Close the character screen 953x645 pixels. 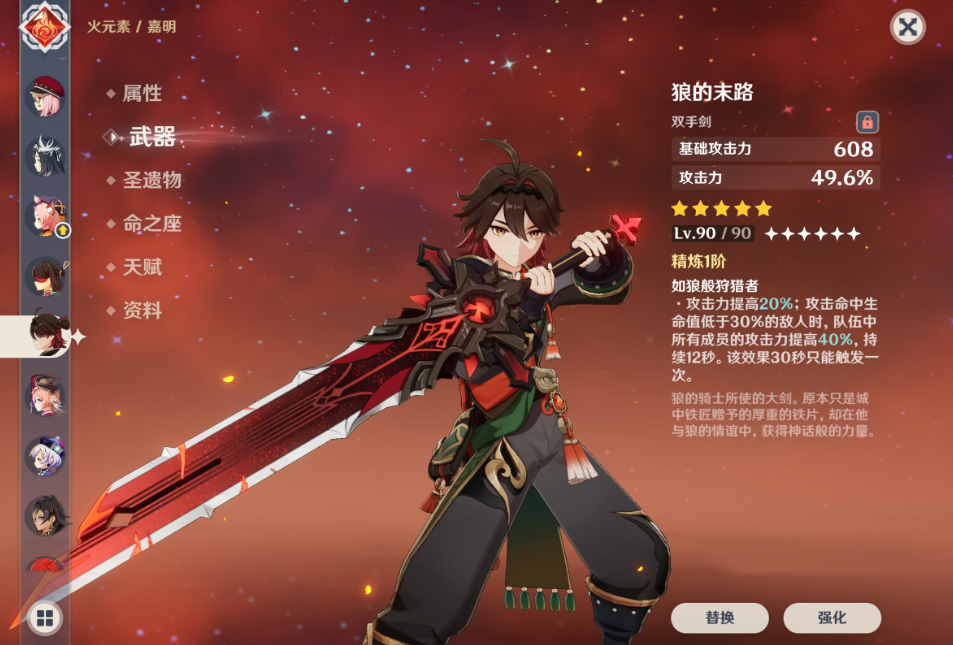(907, 27)
